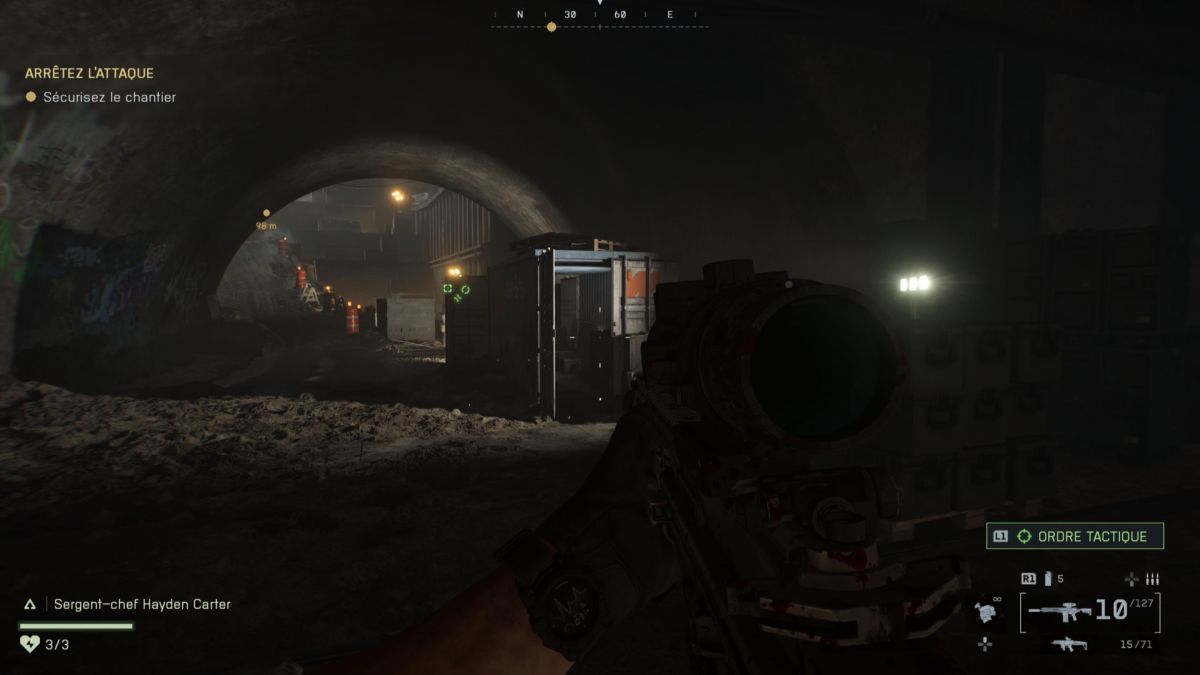Switch to the secondary weapon icon
The image size is (1200, 675).
1068,644
